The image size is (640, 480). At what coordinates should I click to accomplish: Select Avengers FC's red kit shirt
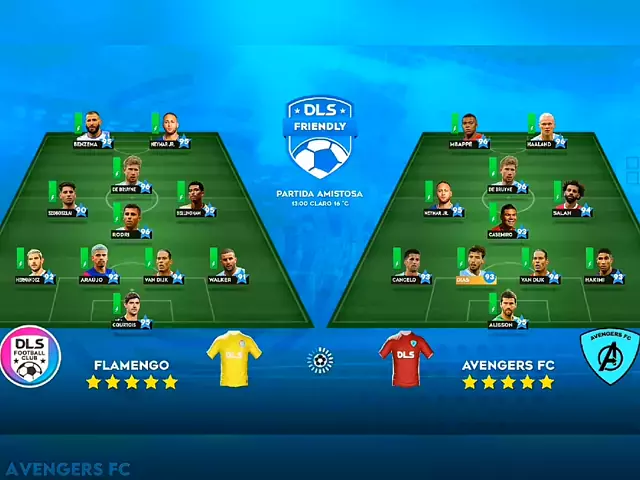tap(406, 358)
